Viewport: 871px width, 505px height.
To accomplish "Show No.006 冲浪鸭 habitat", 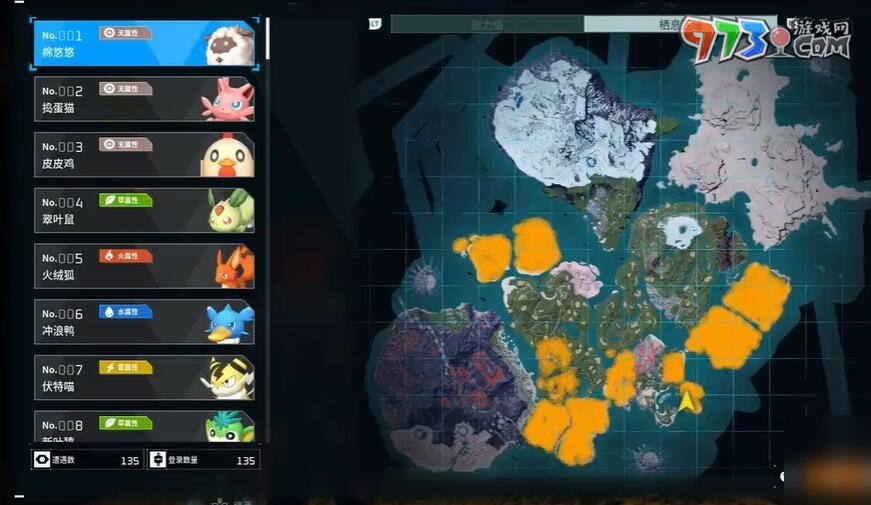I will 145,322.
